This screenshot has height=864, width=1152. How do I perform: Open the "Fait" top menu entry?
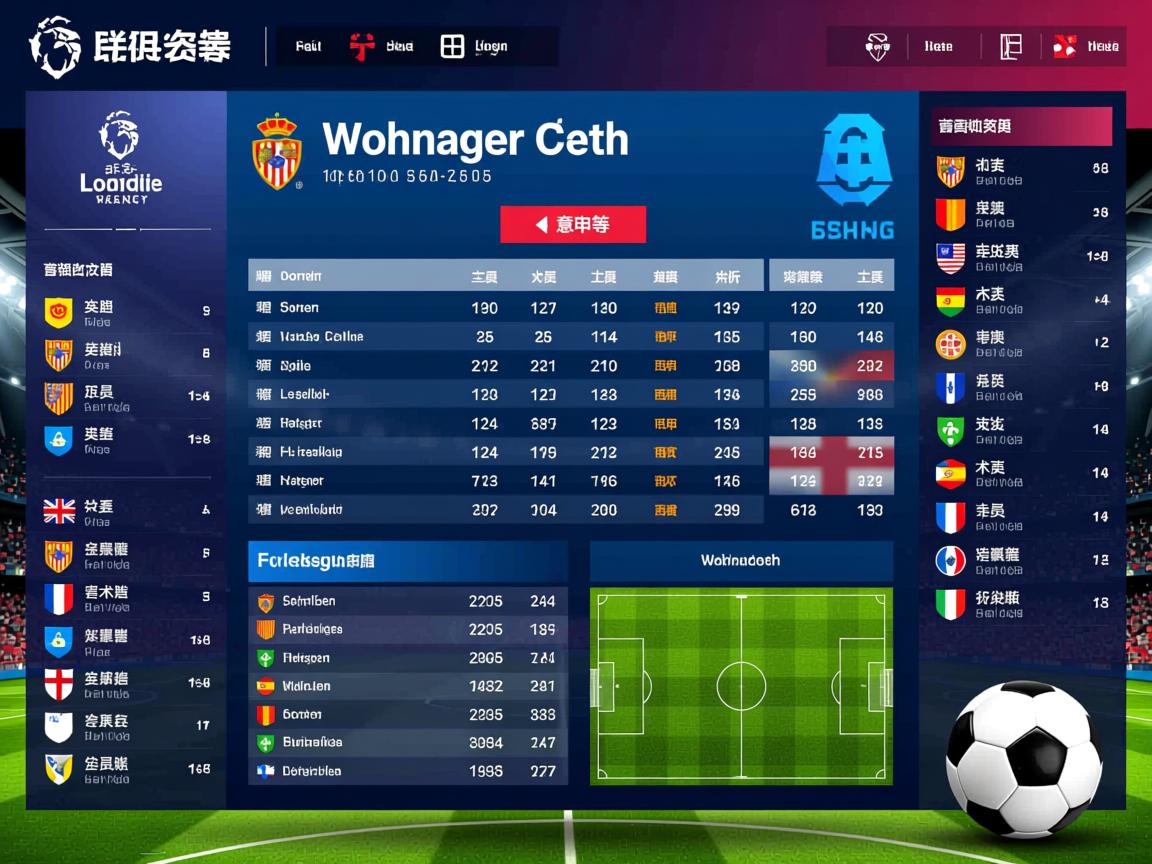point(308,46)
